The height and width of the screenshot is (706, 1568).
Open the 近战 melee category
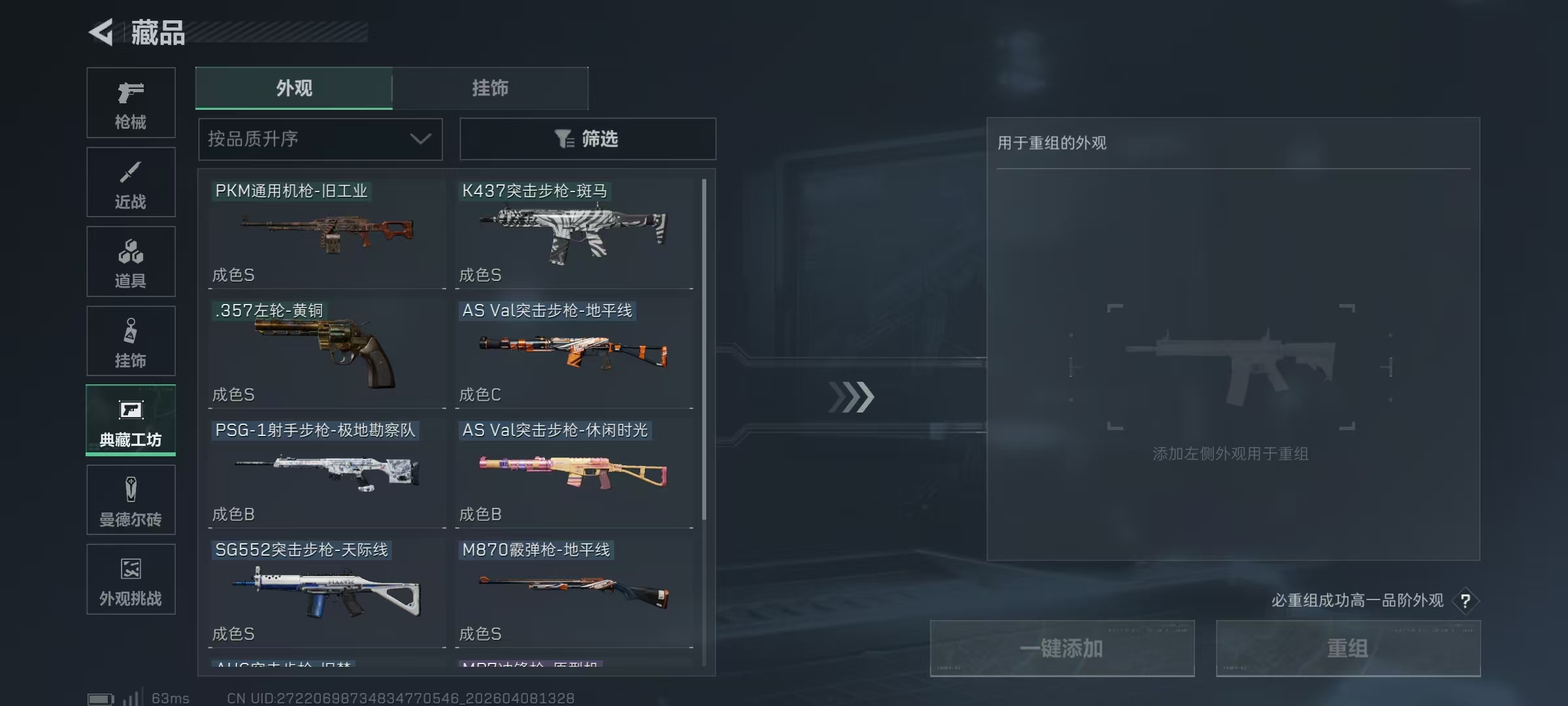click(131, 182)
